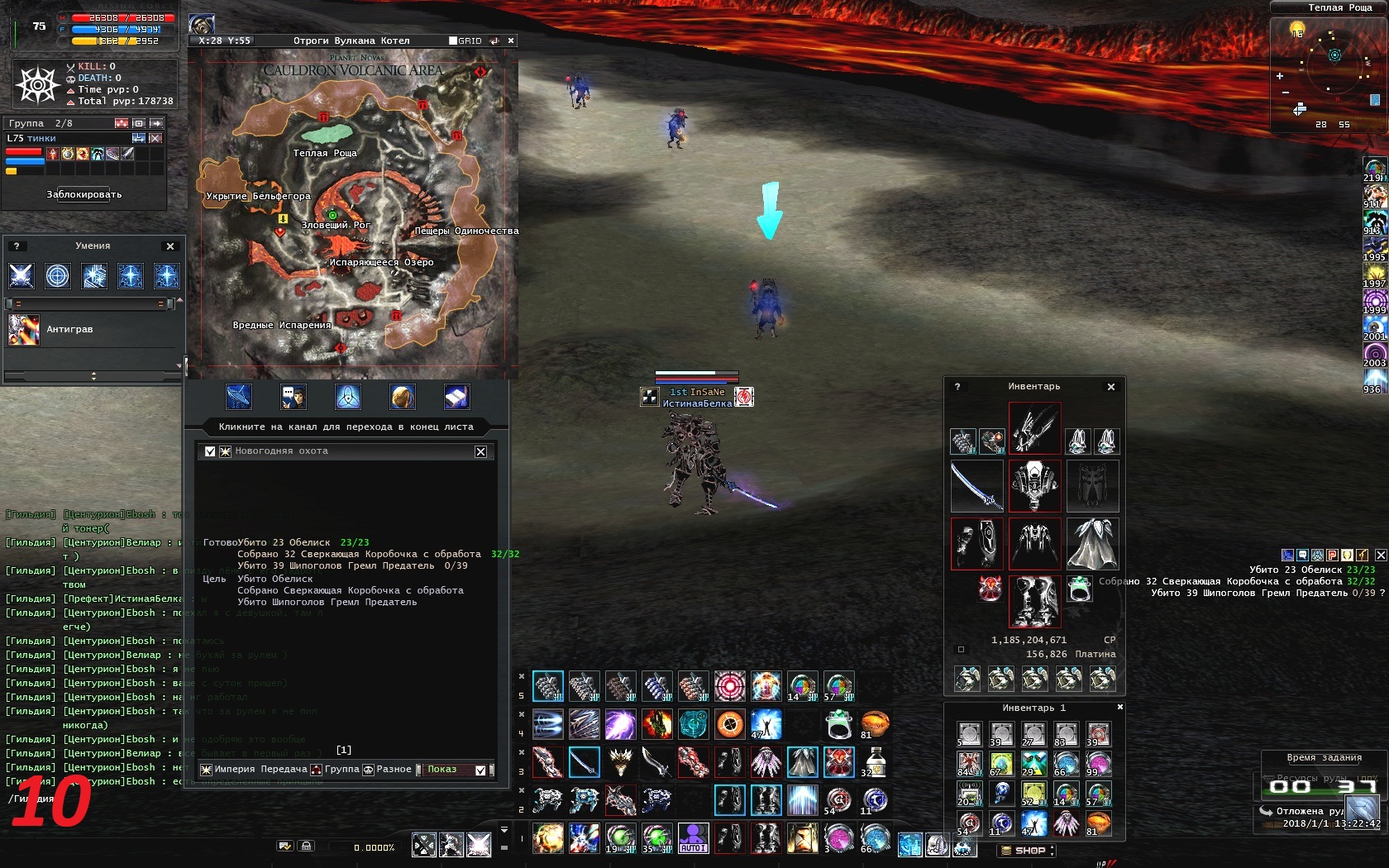Activate the AUTO hotbar icon
This screenshot has width=1389, height=868.
(x=693, y=837)
